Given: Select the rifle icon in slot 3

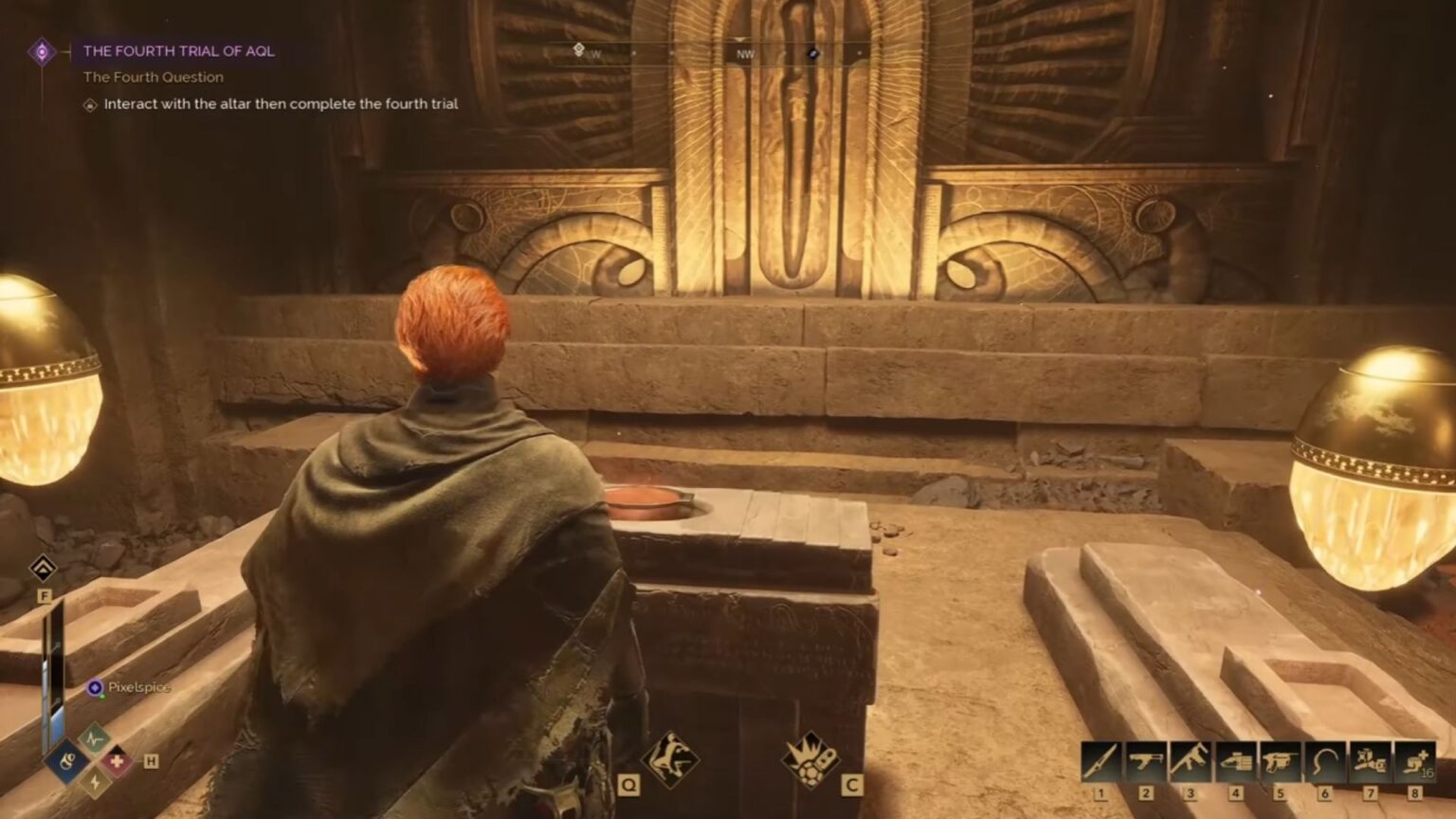Looking at the screenshot, I should 1190,761.
